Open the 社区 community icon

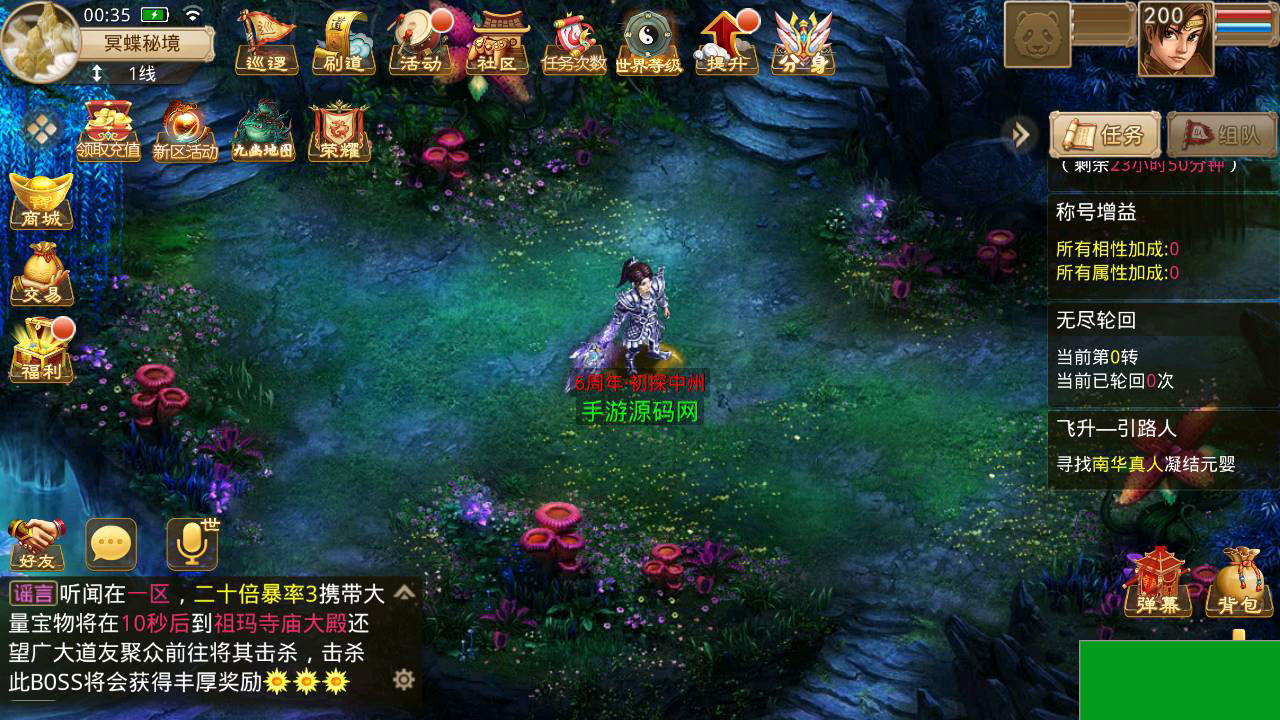tap(498, 44)
